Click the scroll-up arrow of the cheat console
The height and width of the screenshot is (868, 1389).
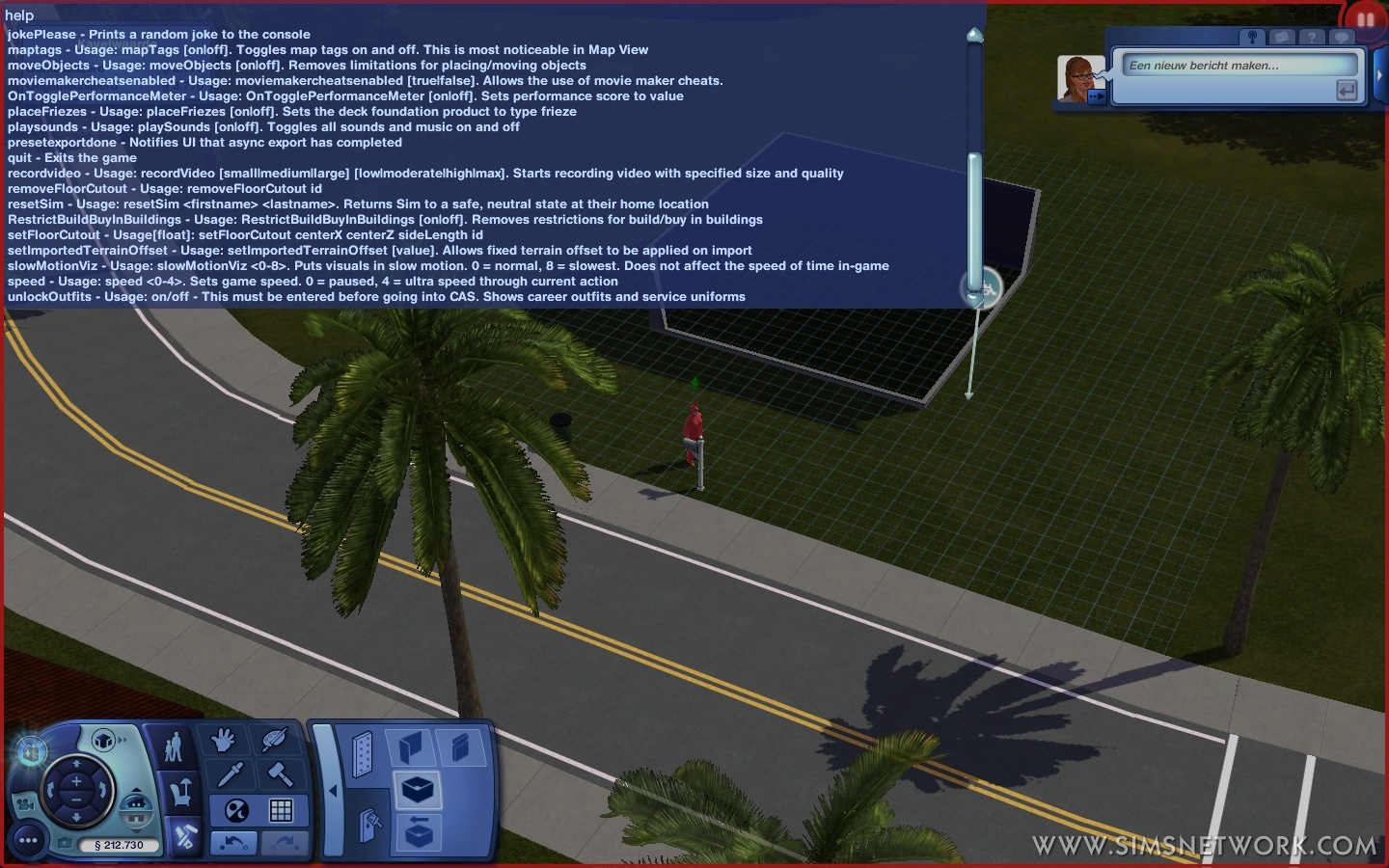point(974,37)
